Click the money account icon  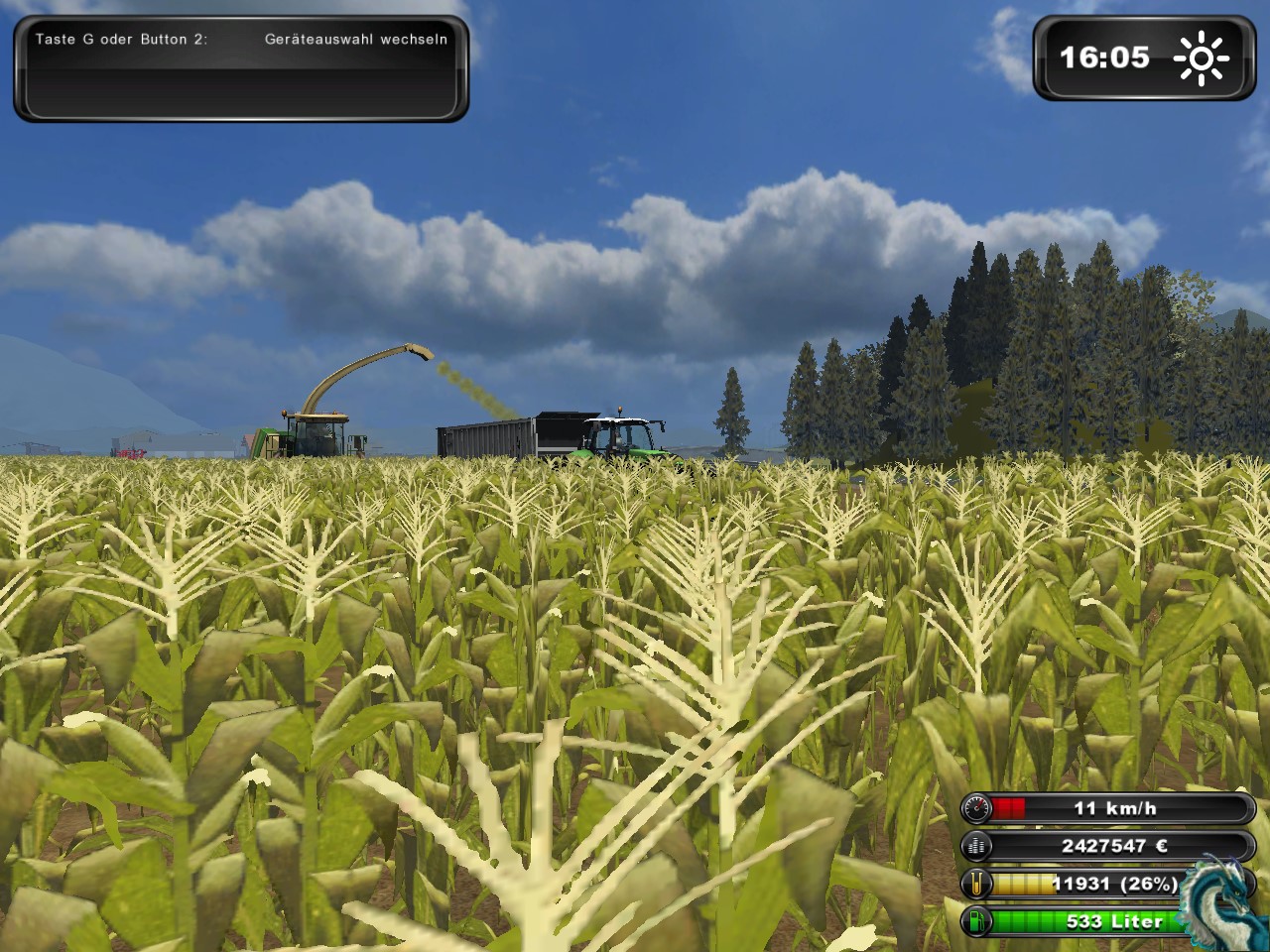click(976, 846)
